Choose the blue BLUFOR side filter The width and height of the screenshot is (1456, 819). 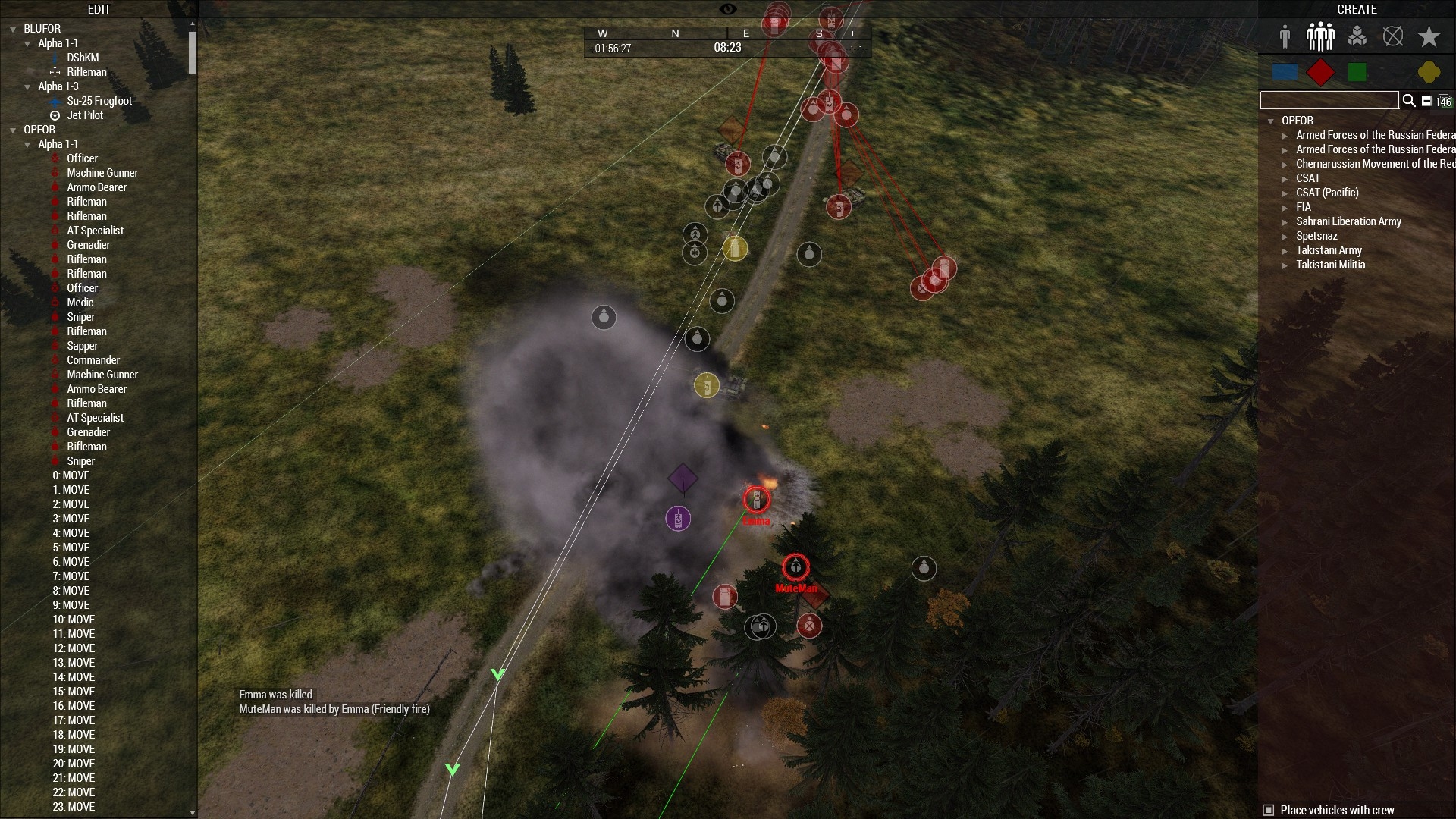(x=1285, y=72)
